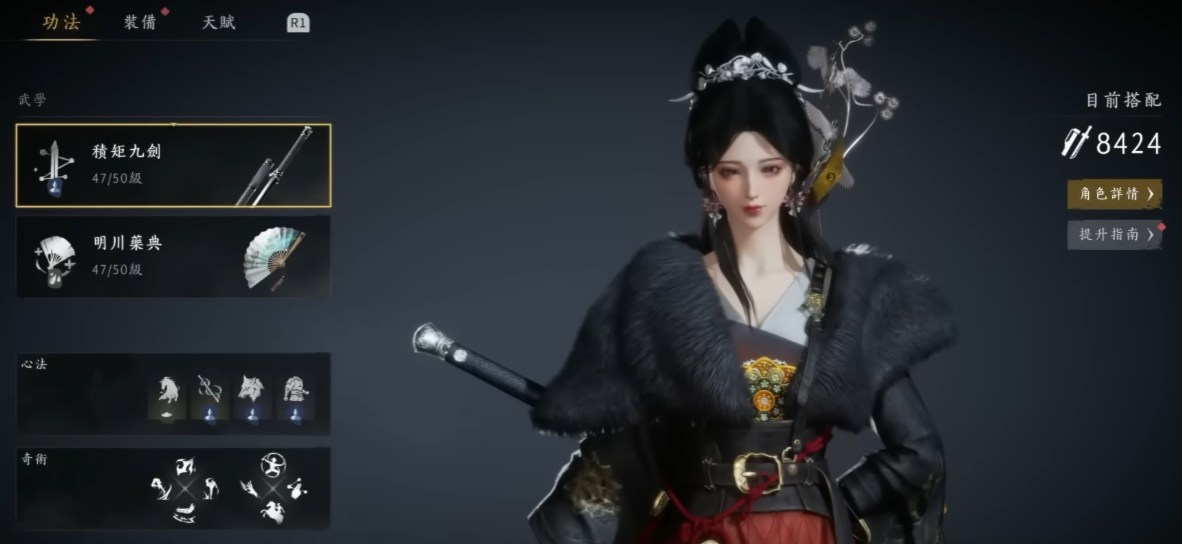Screen dimensions: 1182x544
Task: Switch to the 天賦 talent tab
Action: (219, 22)
